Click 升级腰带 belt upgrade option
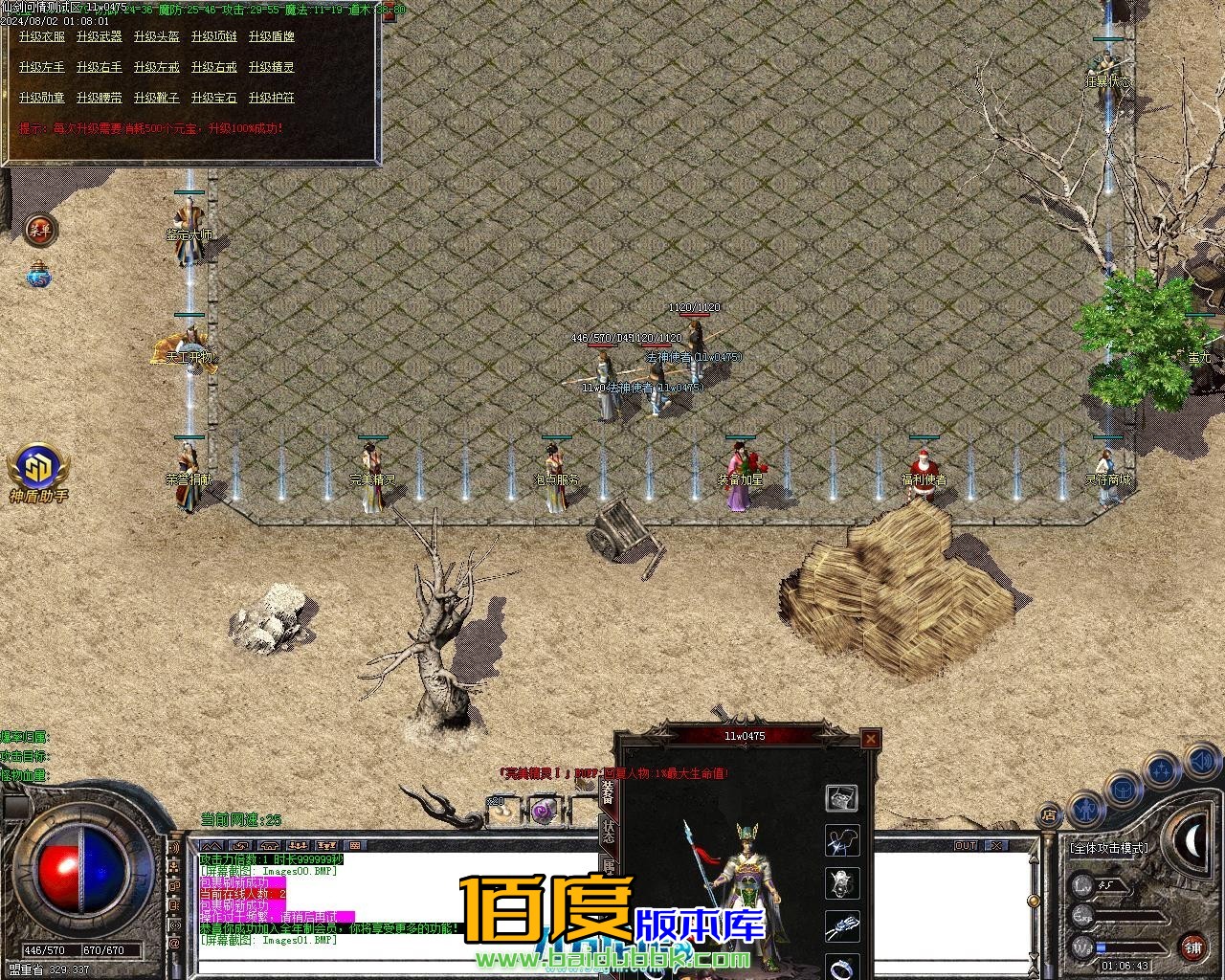The height and width of the screenshot is (980, 1225). 100,98
